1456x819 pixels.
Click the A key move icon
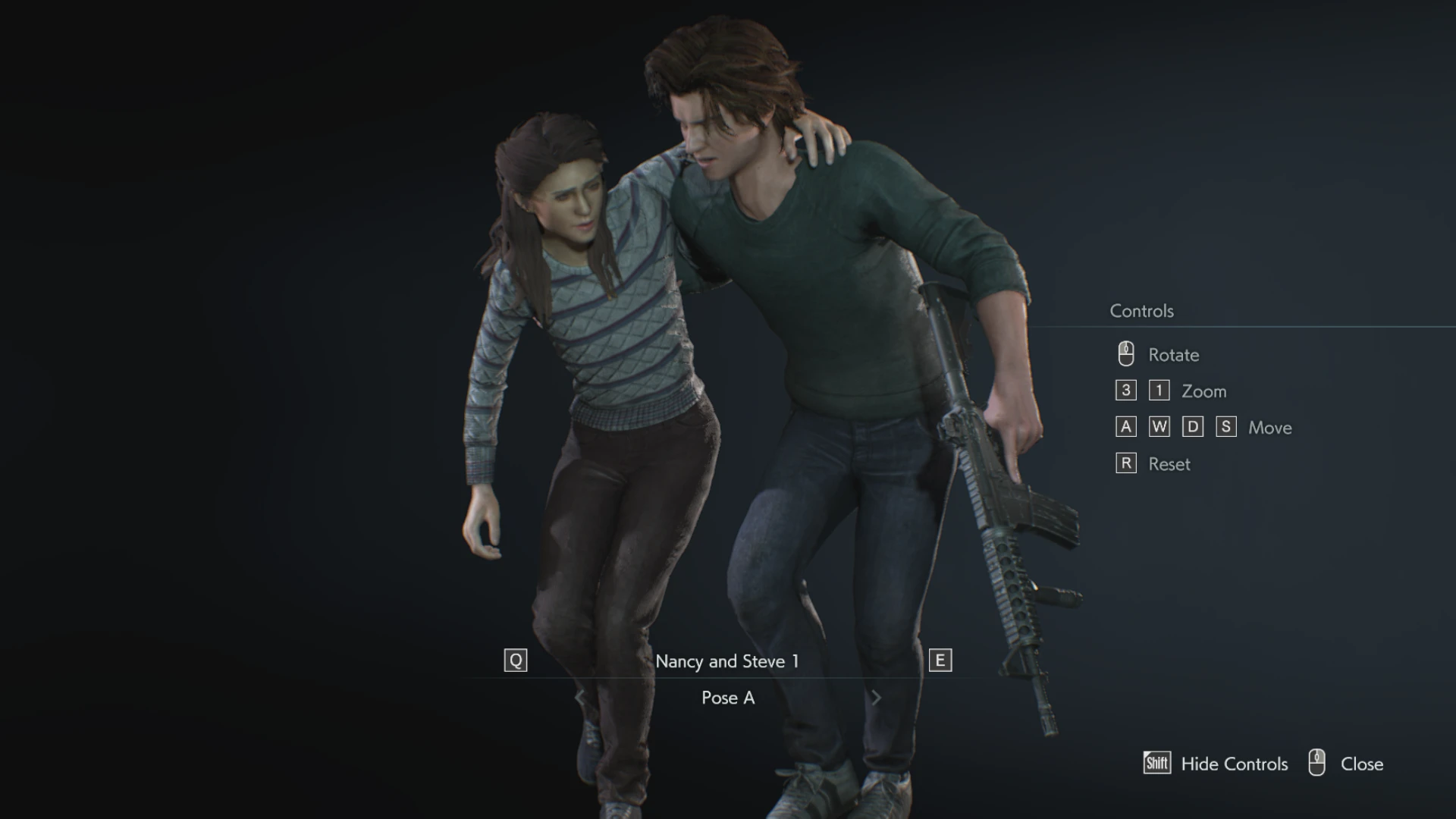(x=1125, y=426)
